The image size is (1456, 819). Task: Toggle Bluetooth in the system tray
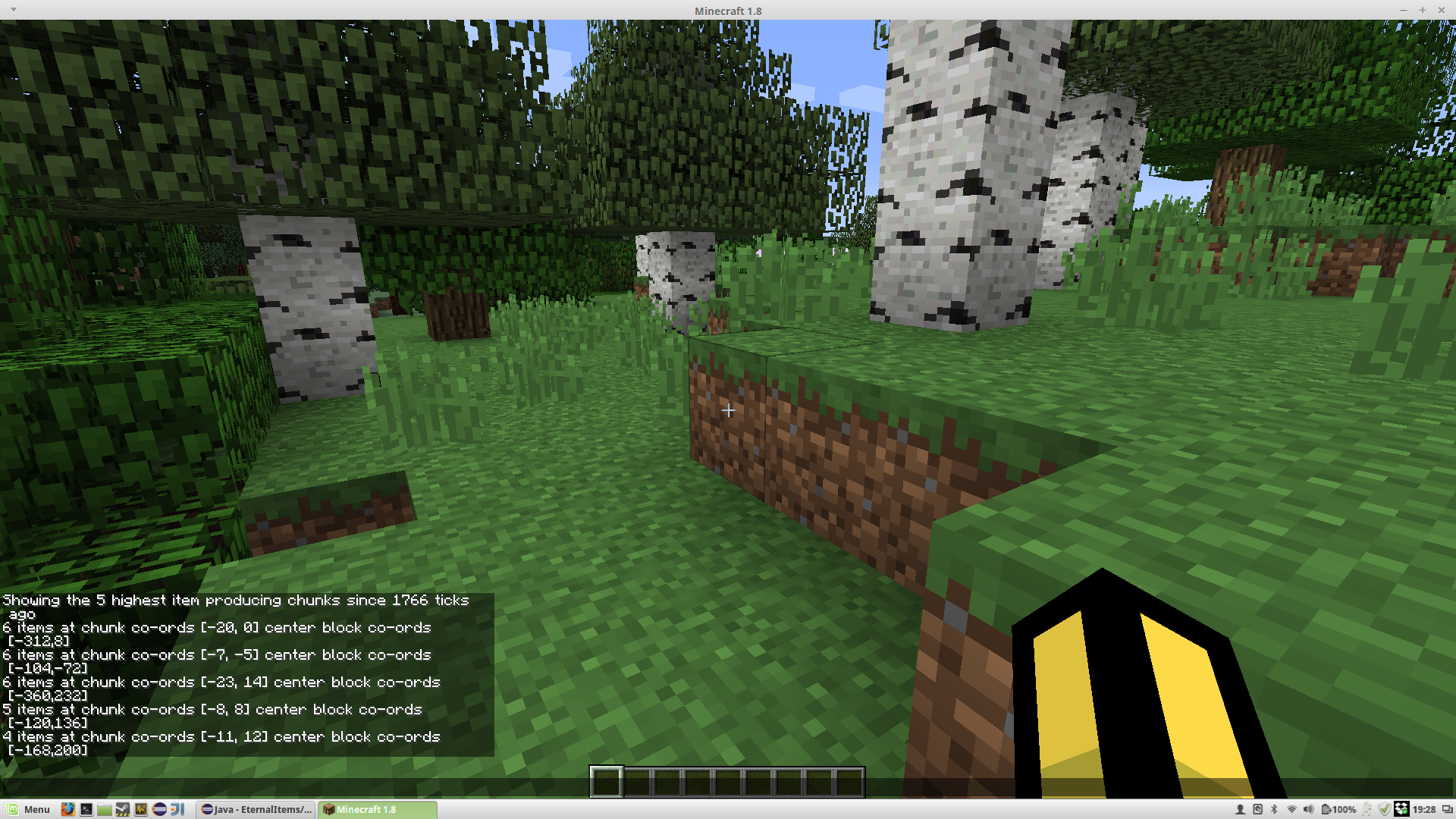[x=1274, y=809]
